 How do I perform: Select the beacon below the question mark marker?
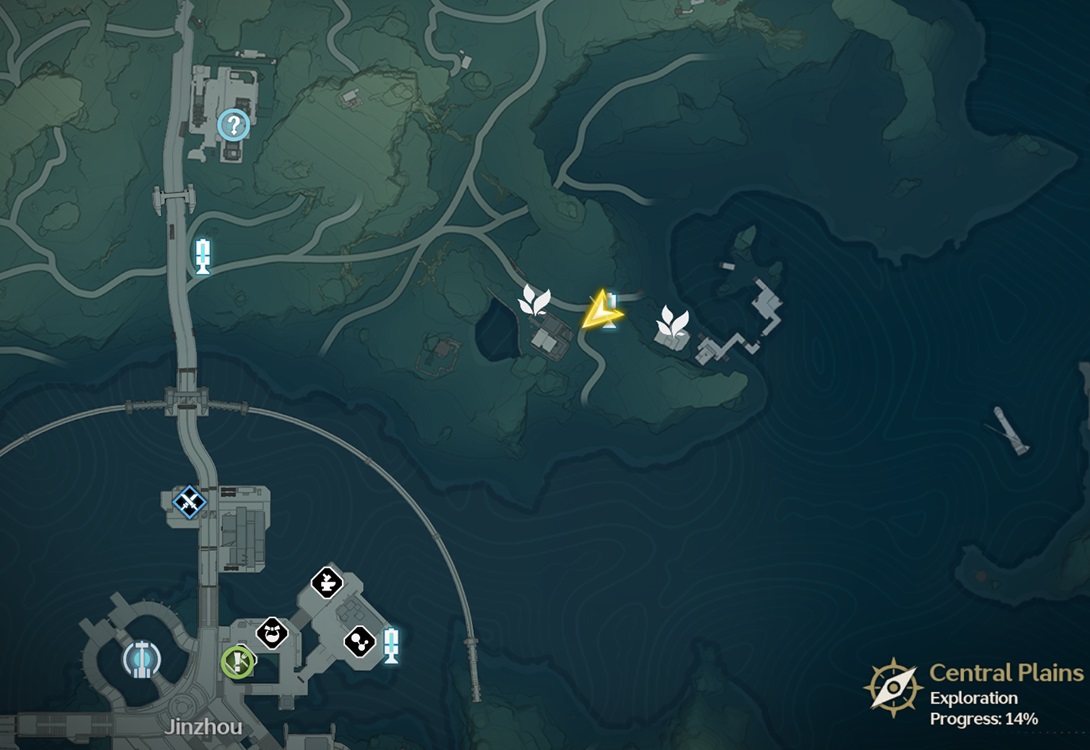pyautogui.click(x=203, y=256)
